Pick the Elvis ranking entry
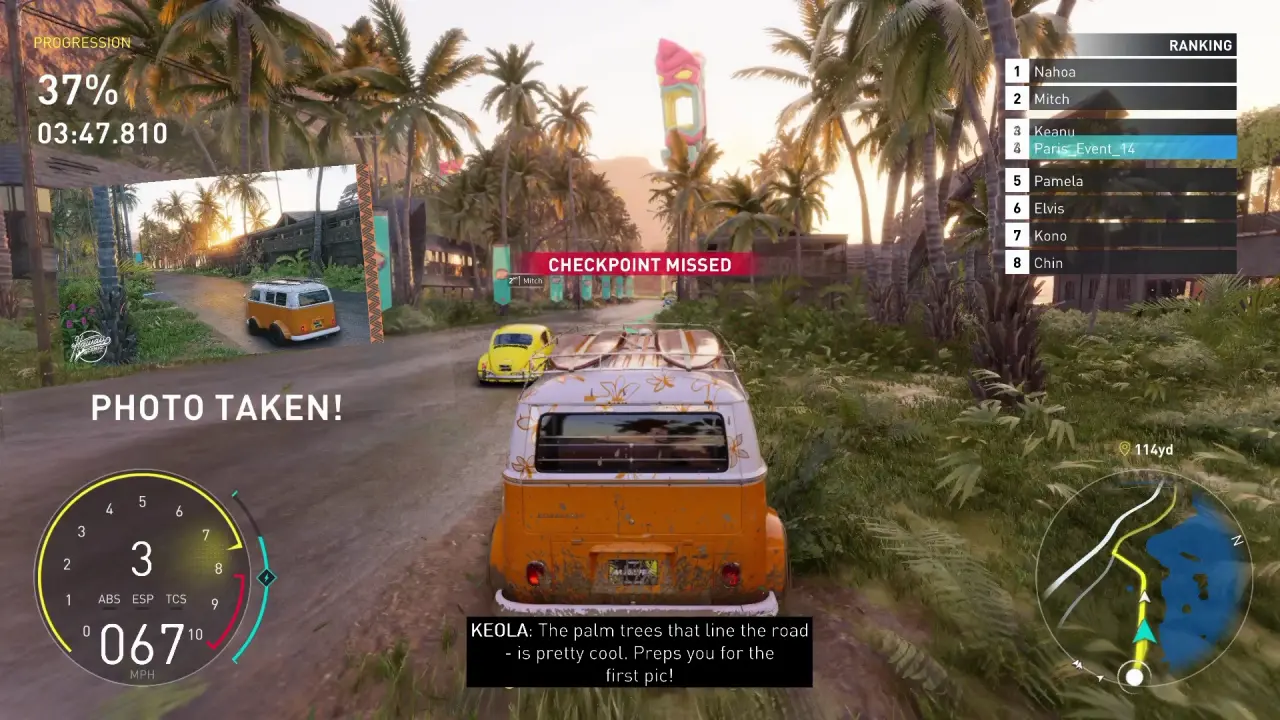Viewport: 1280px width, 720px height. (x=1120, y=208)
